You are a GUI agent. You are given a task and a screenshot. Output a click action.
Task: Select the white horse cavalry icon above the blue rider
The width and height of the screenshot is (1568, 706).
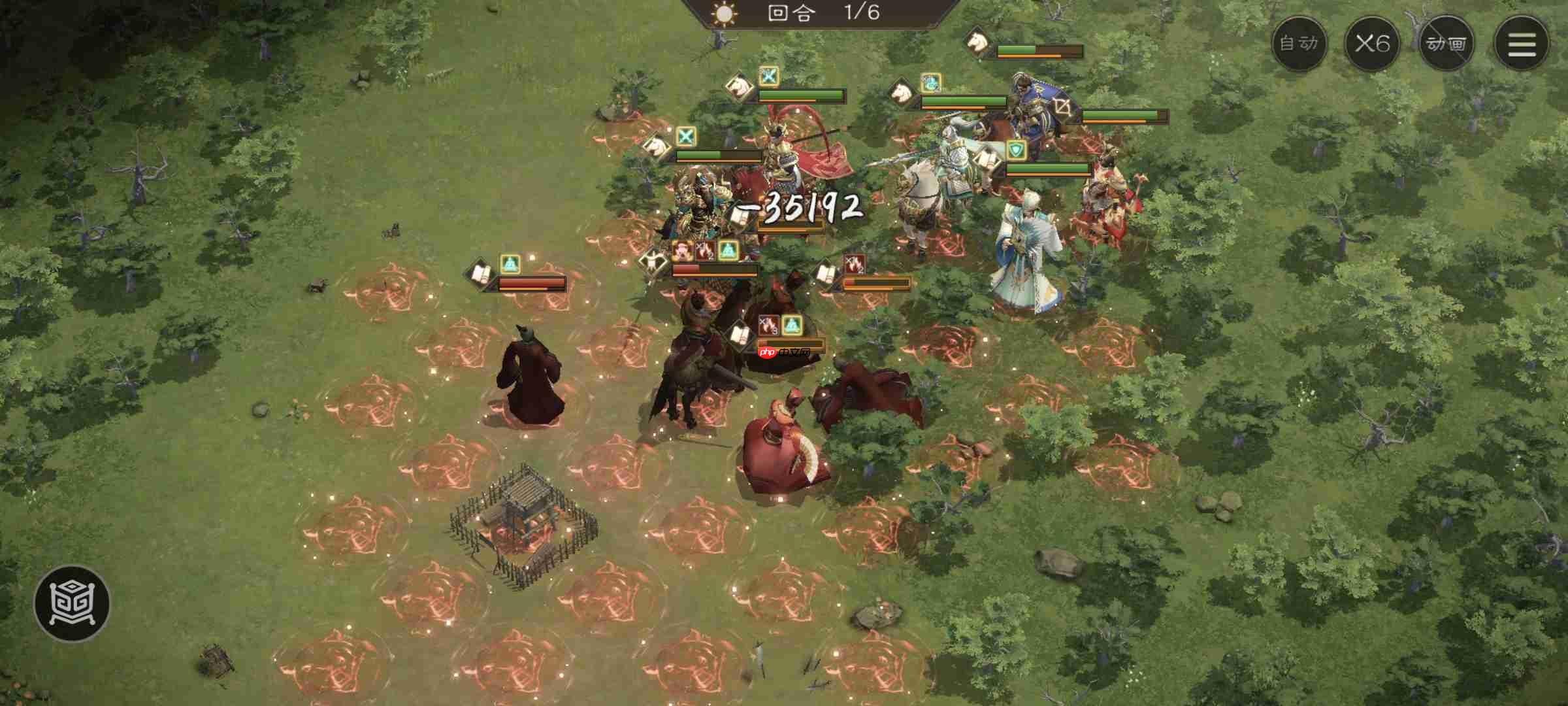pos(901,93)
